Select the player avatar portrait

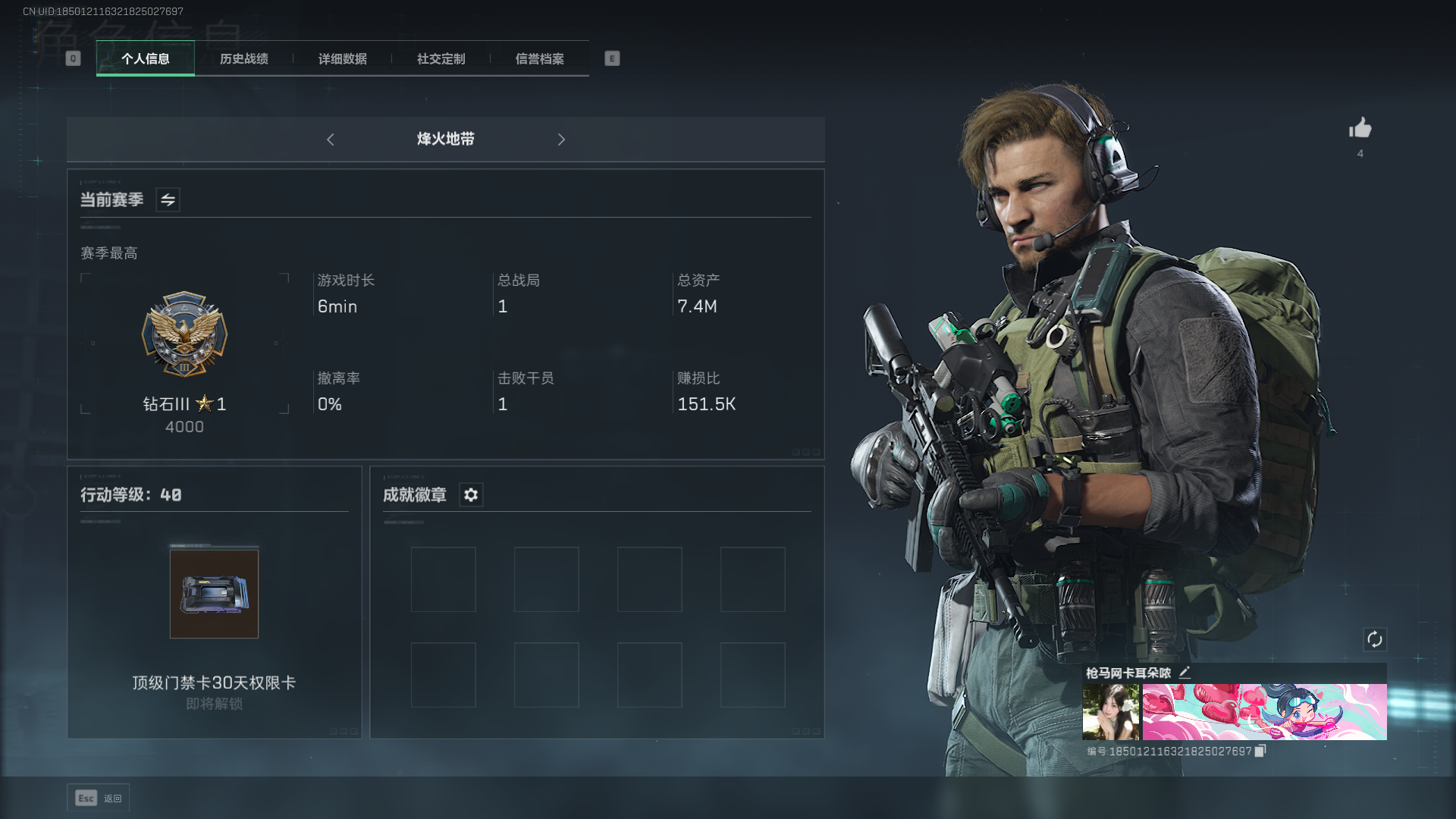point(1110,711)
